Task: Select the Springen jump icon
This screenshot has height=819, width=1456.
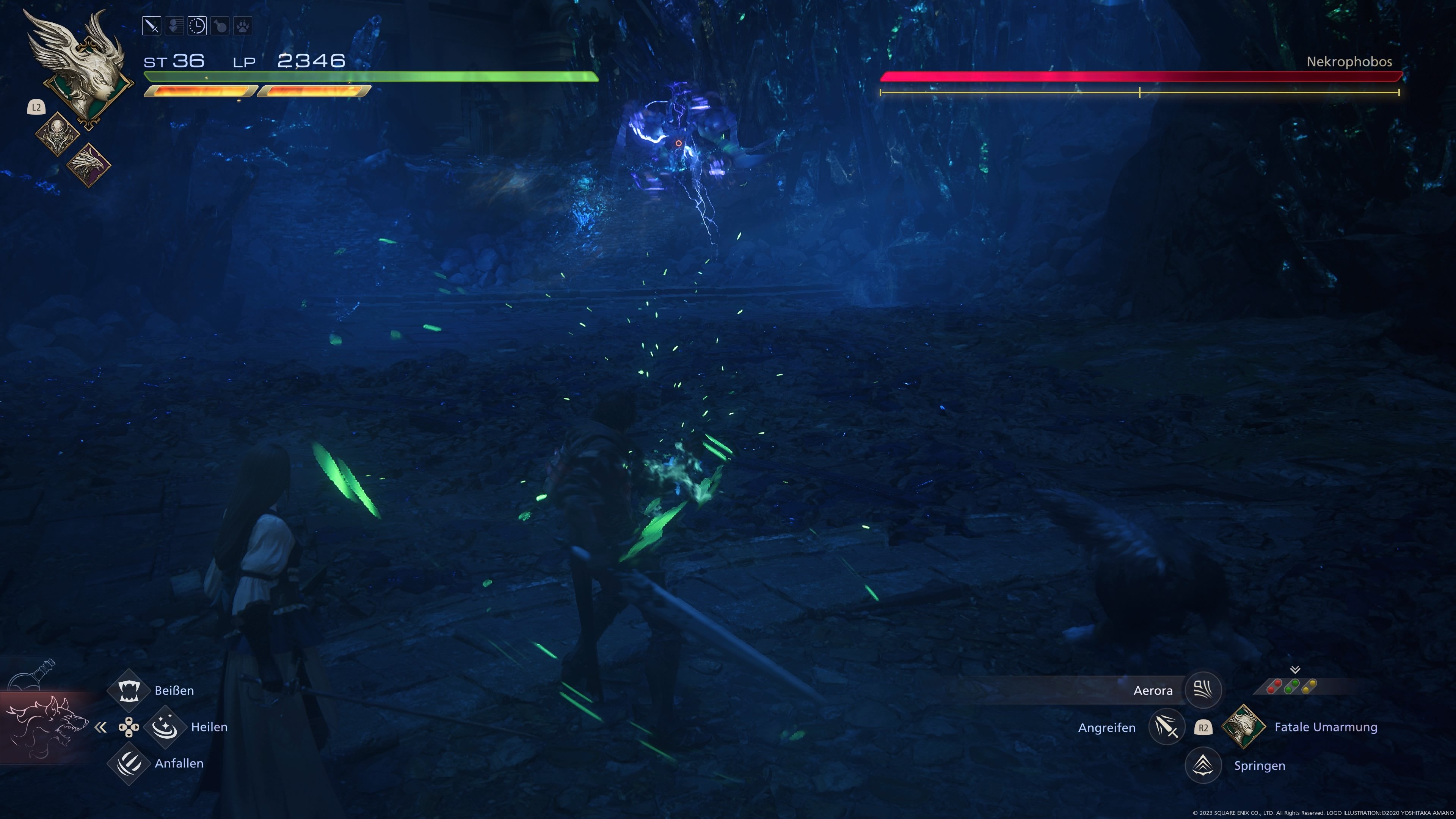Action: [x=1204, y=765]
